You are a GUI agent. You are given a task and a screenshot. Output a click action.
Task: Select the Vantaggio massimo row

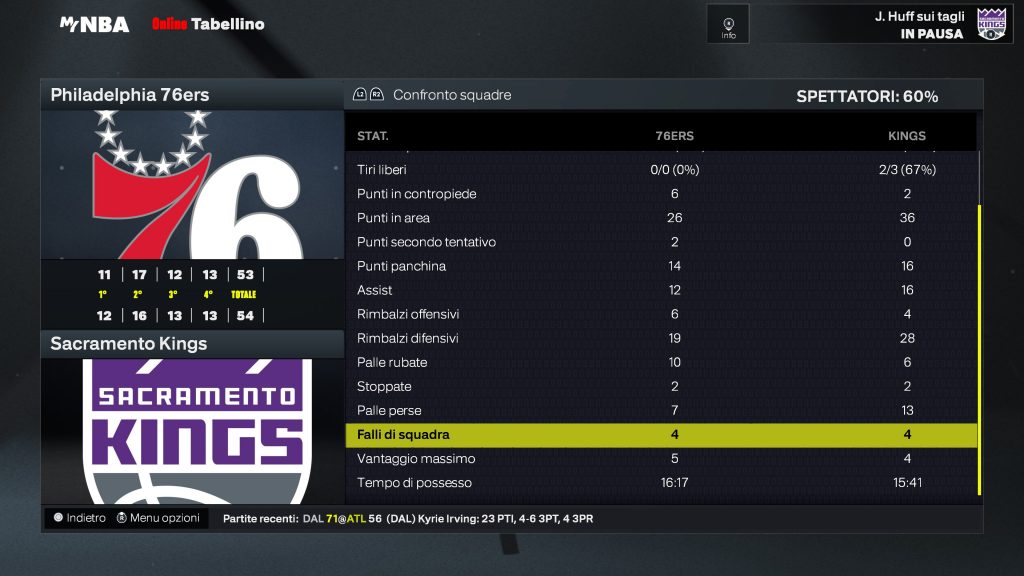click(x=660, y=459)
